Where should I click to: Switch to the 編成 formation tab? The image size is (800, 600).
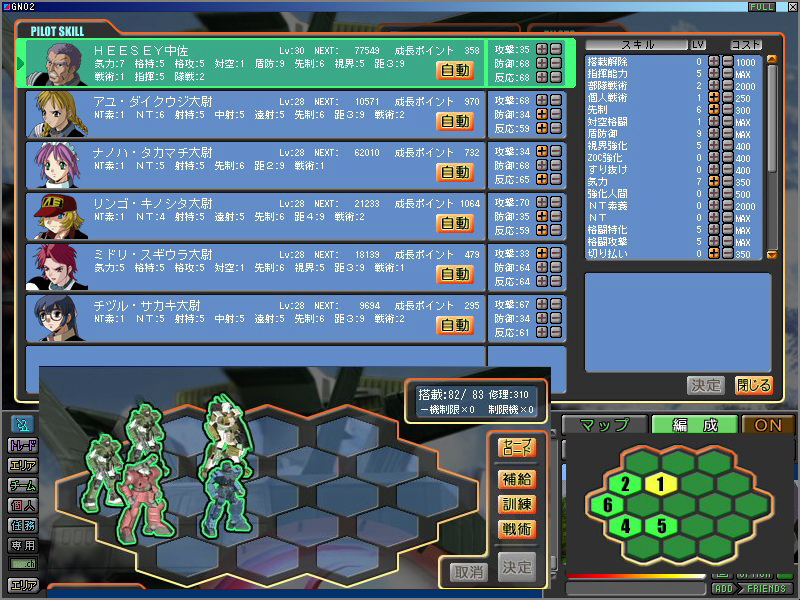coord(695,425)
